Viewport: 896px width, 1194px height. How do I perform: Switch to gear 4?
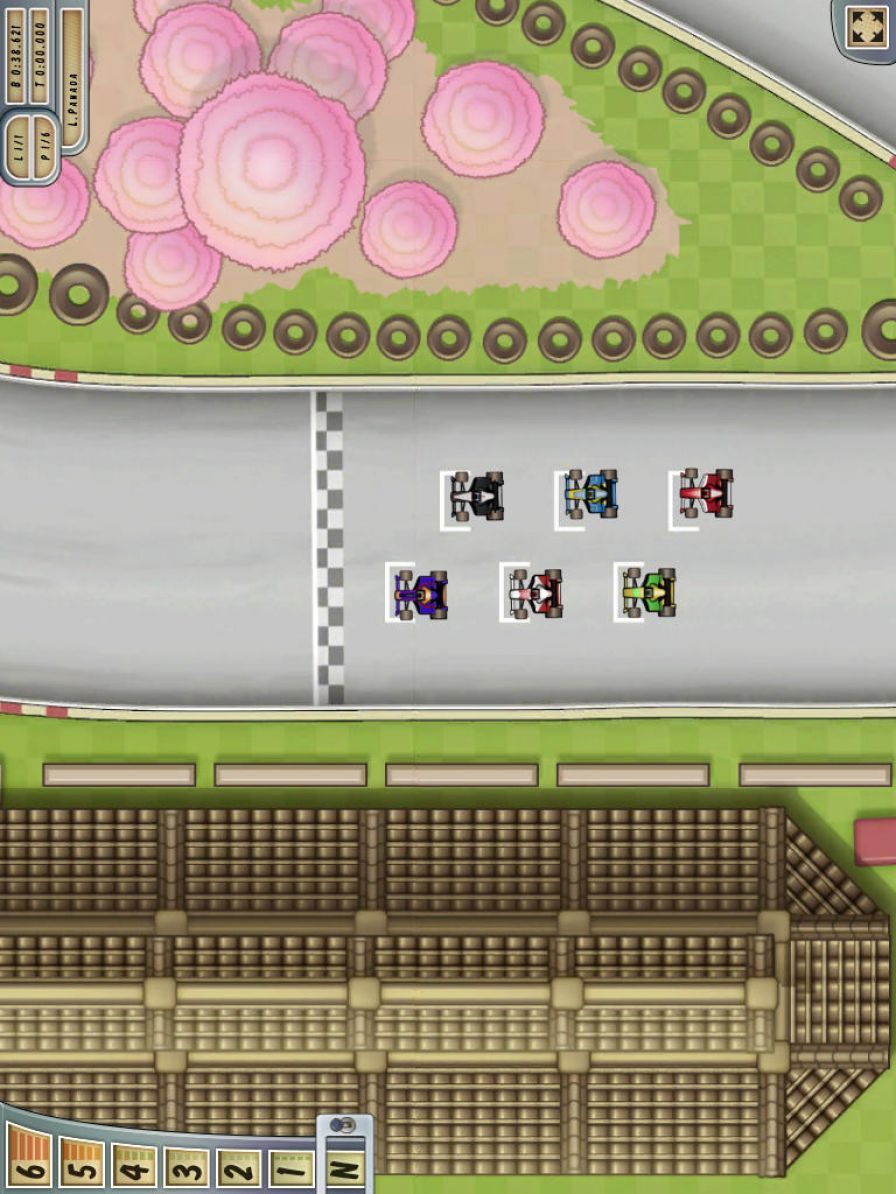(x=133, y=1165)
